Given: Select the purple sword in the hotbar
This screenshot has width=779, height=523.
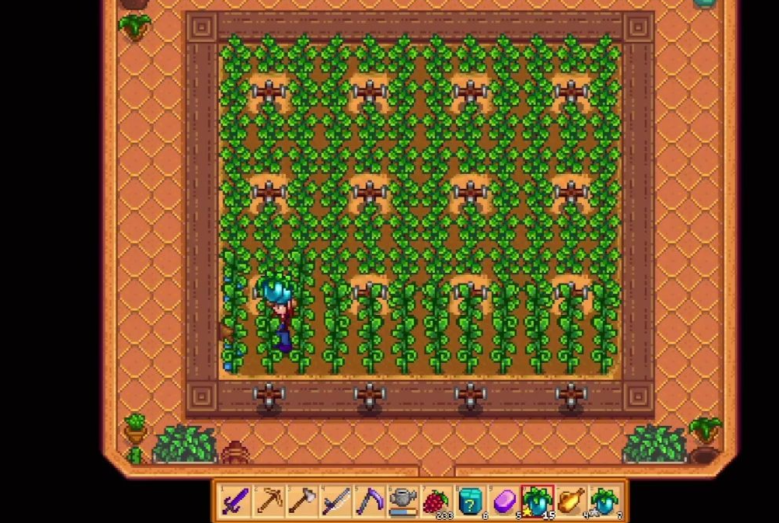Looking at the screenshot, I should [235, 500].
